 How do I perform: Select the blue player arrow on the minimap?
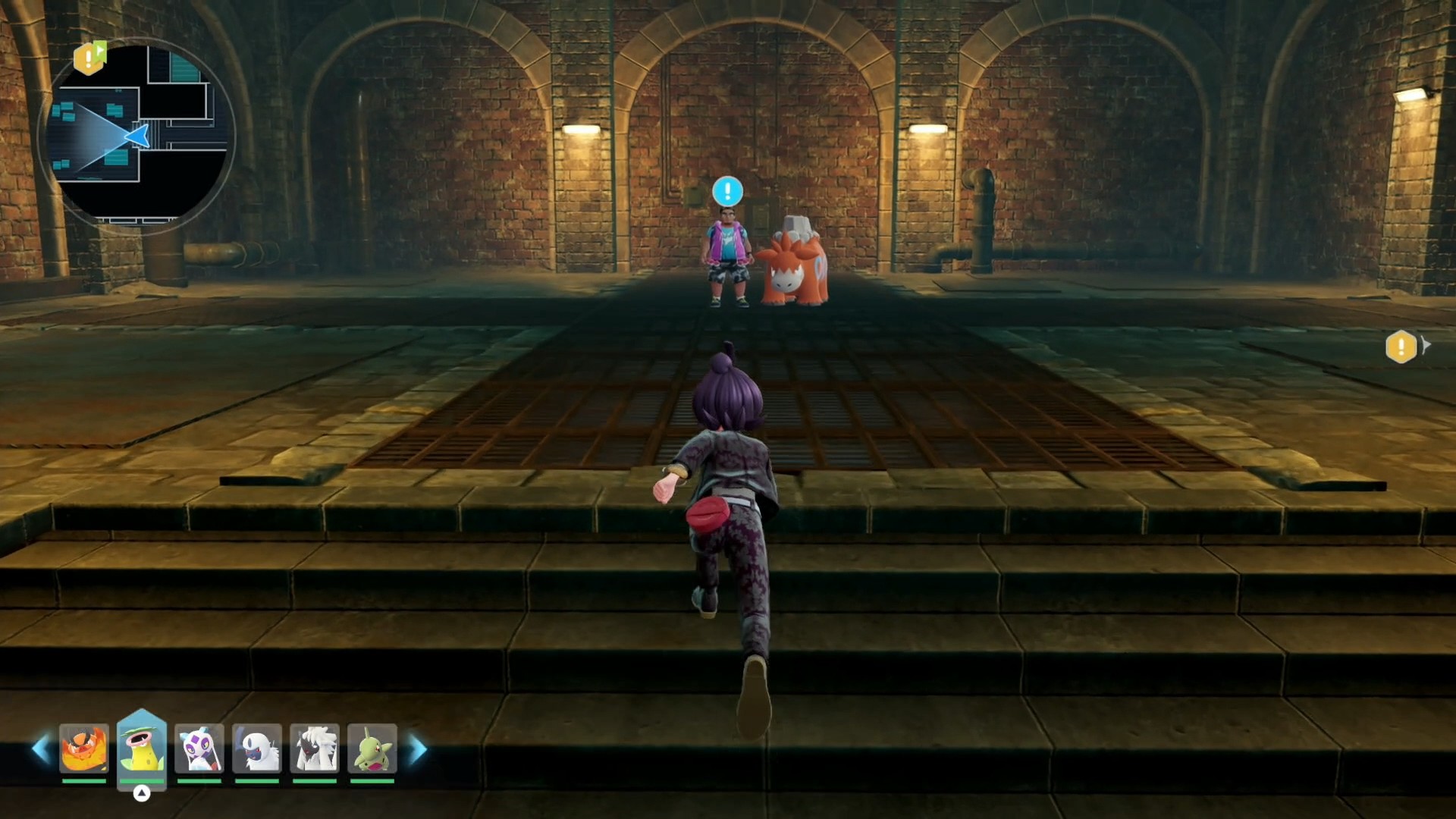click(x=139, y=136)
